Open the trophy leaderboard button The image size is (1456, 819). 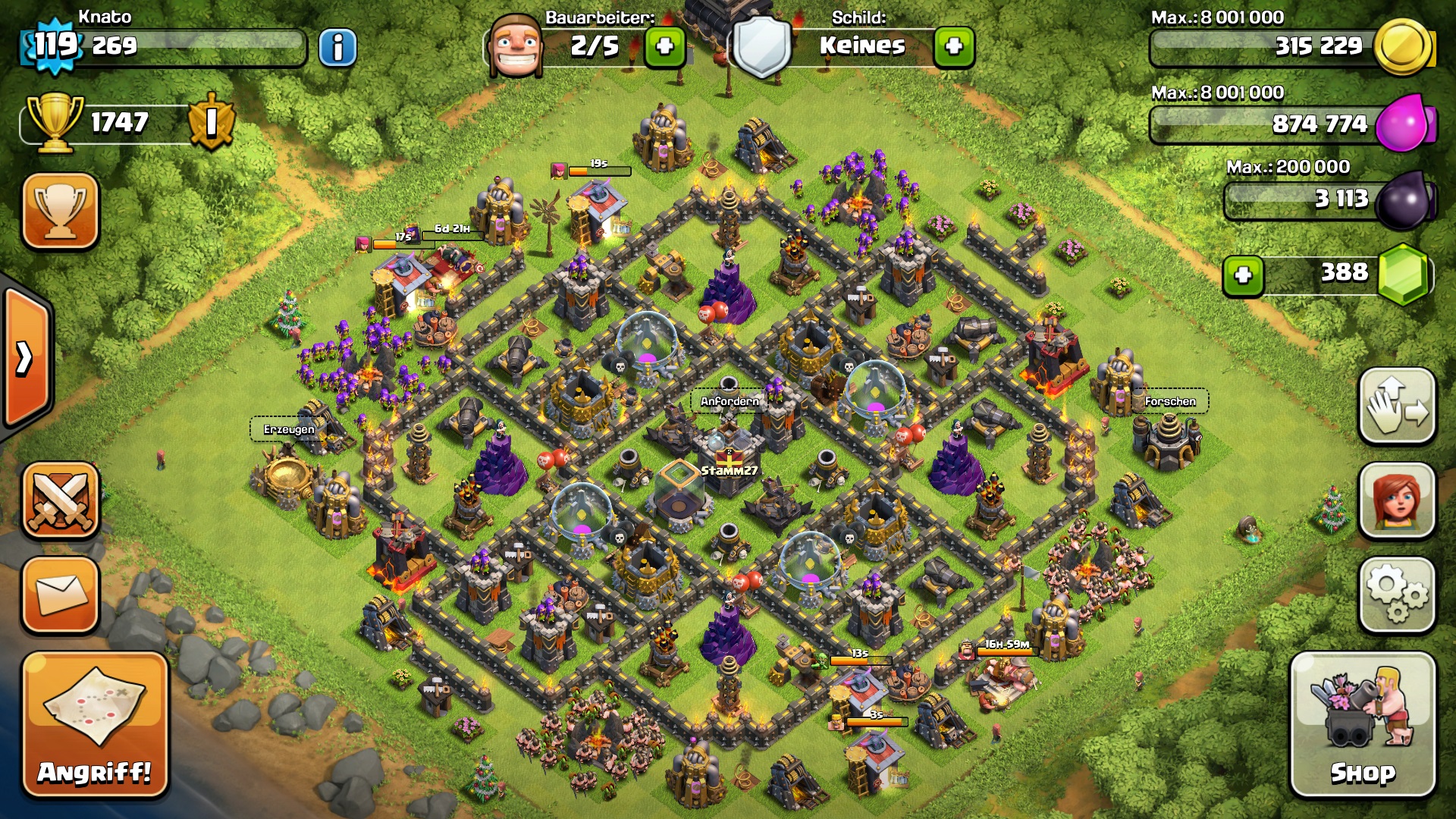pyautogui.click(x=61, y=211)
